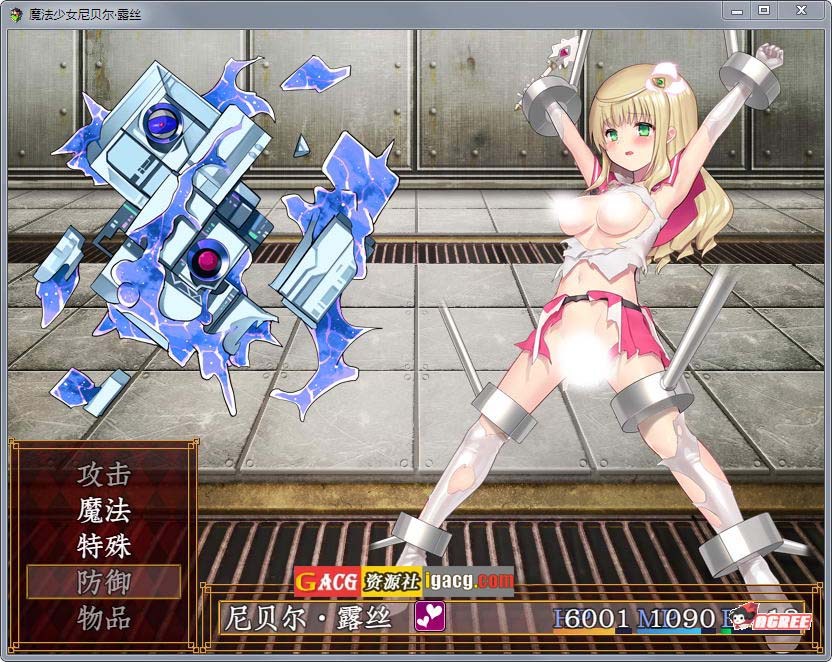Close the game window

click(800, 10)
